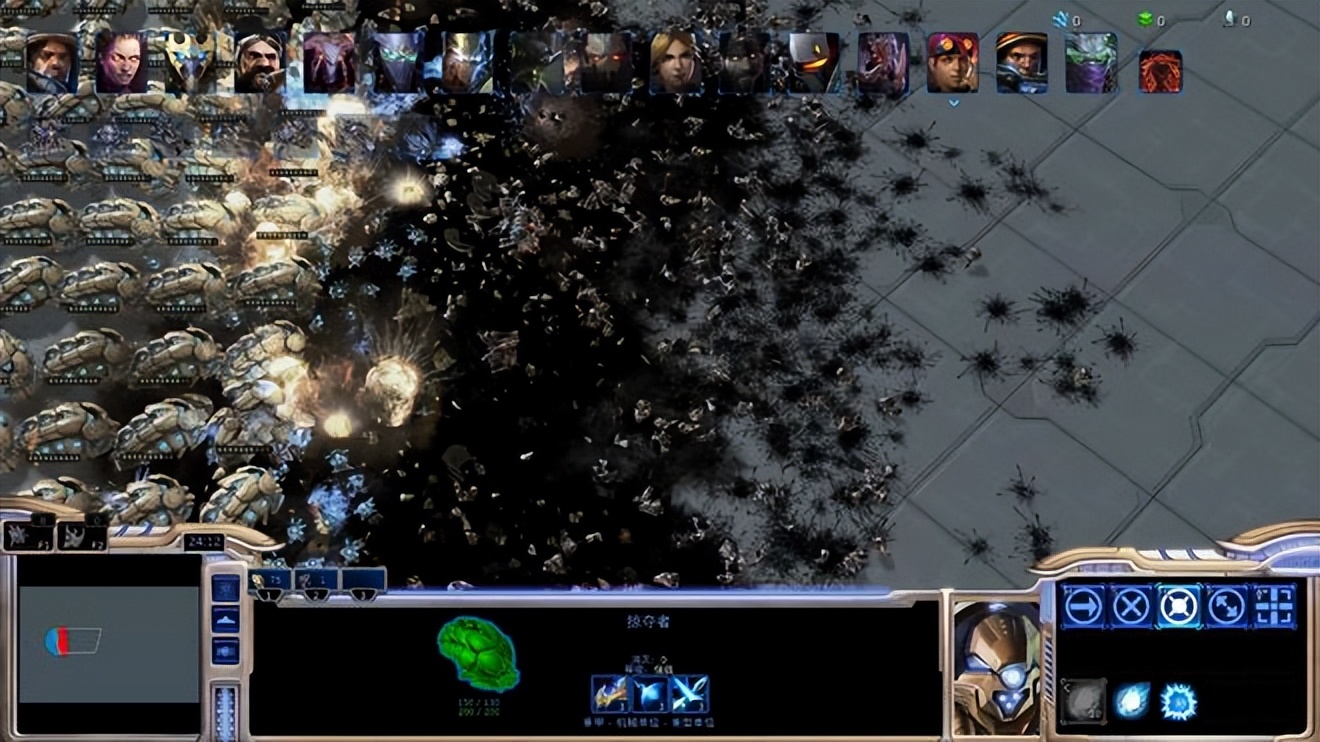The image size is (1320, 742).
Task: Select the bearded Swann commander portrait
Action: coord(260,62)
